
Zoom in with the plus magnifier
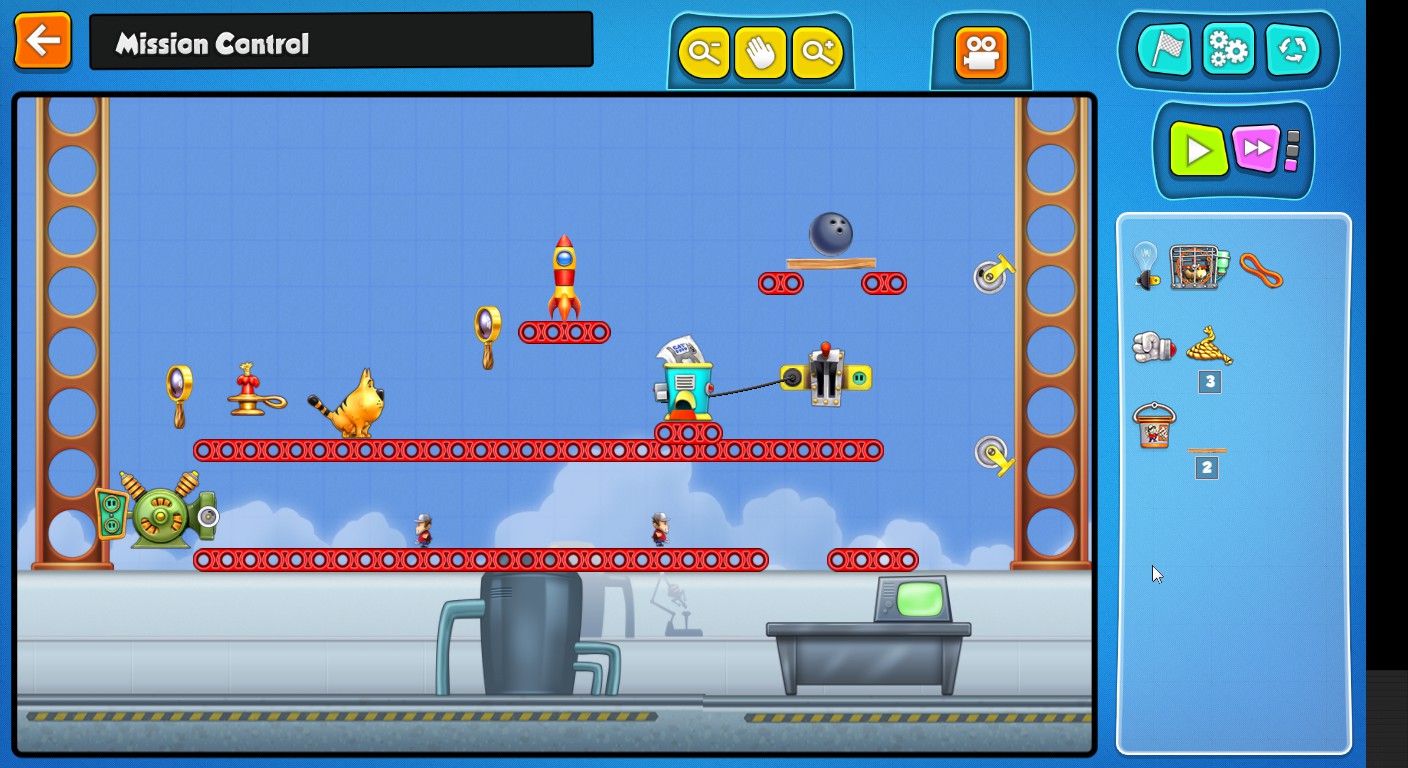(818, 52)
